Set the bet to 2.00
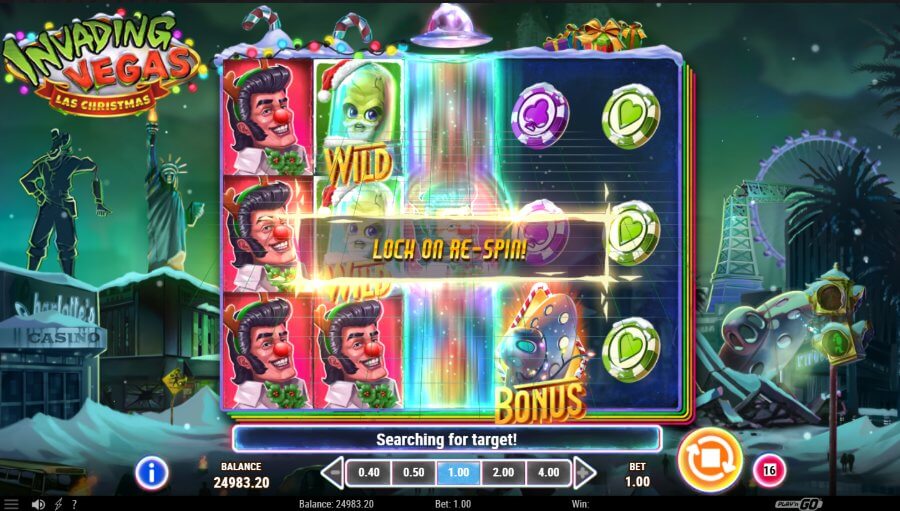Screen dimensions: 900x511 tap(503, 472)
